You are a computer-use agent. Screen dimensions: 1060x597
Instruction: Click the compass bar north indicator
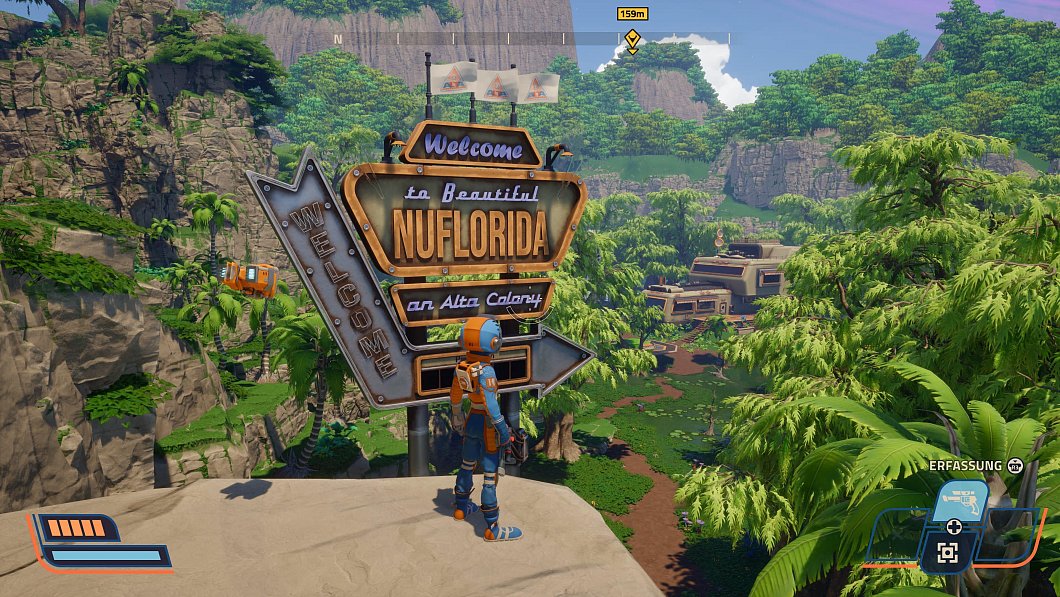338,39
